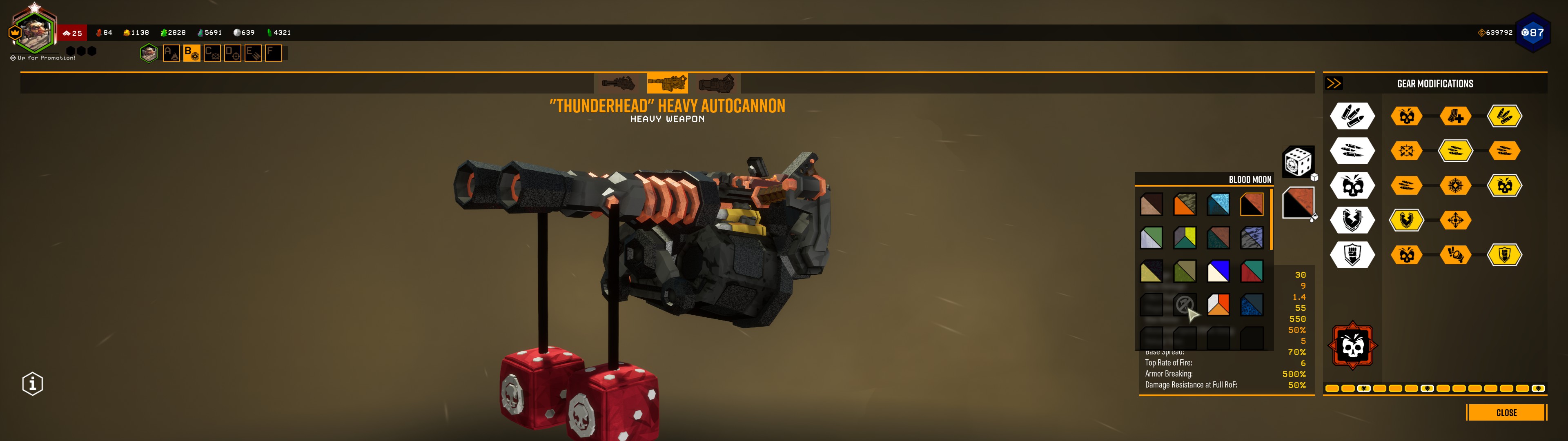Pick the solid blue and white paintjob

1218,271
